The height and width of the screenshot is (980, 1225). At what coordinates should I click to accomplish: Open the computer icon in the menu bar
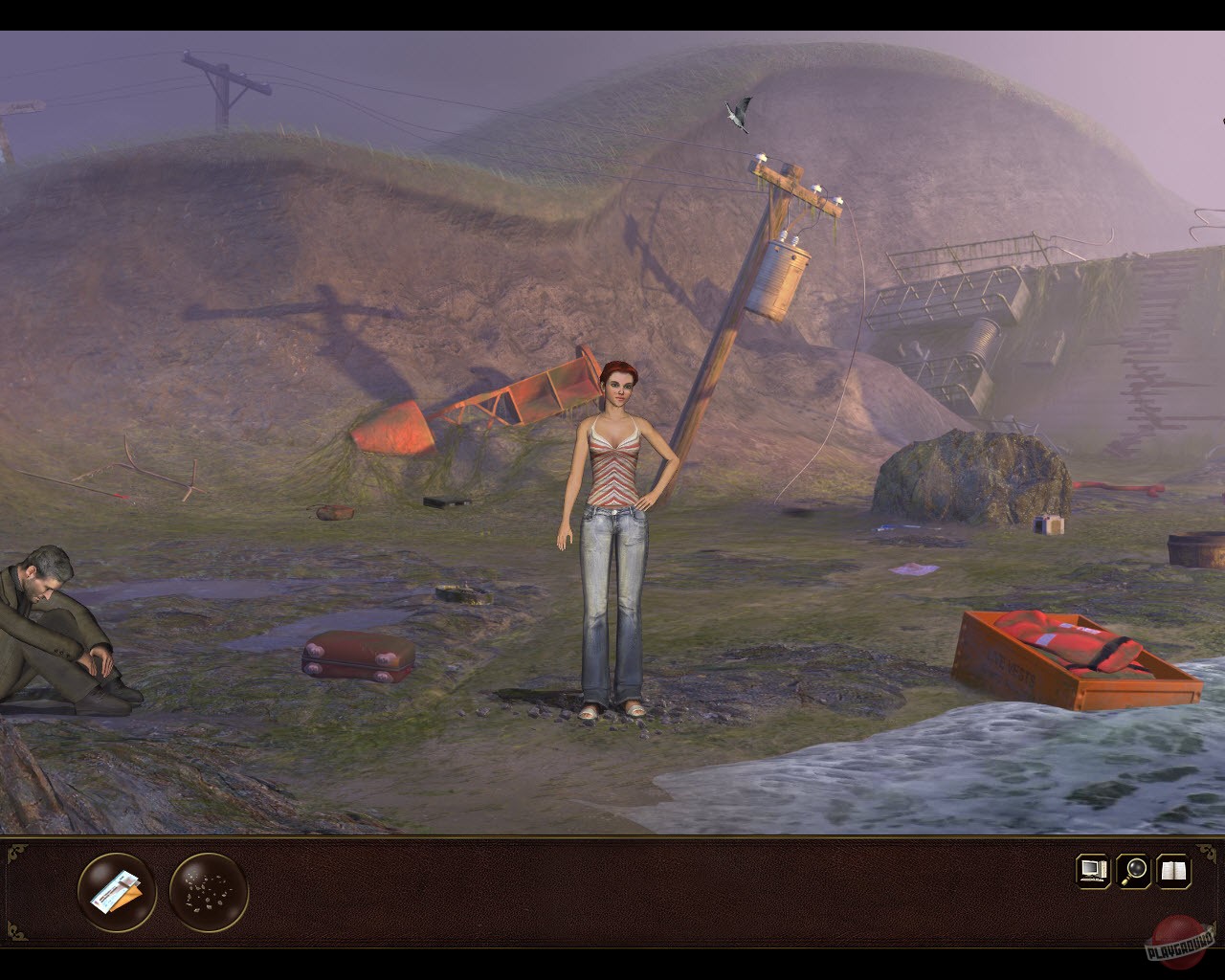(1090, 871)
